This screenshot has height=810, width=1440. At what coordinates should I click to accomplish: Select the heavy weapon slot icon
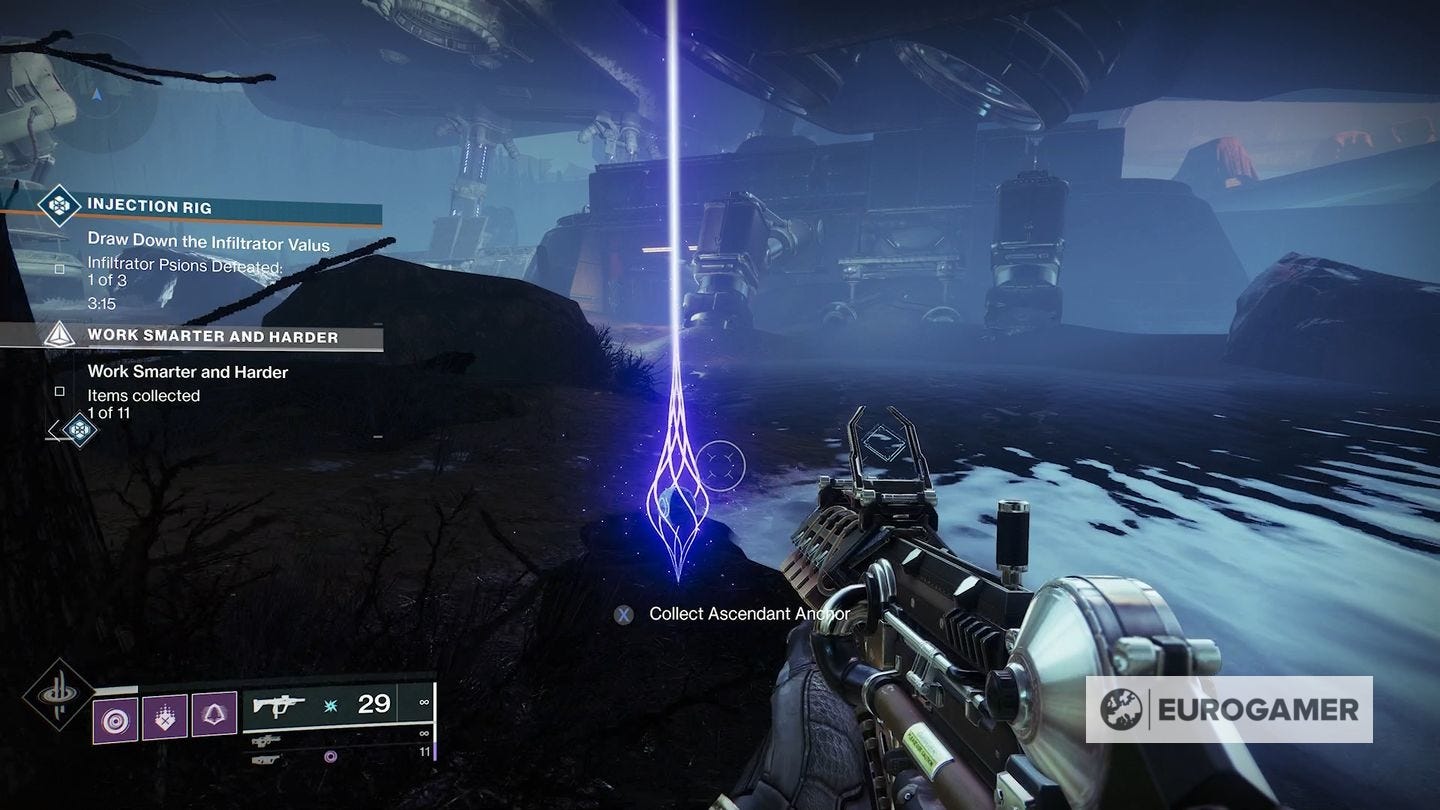[x=265, y=760]
